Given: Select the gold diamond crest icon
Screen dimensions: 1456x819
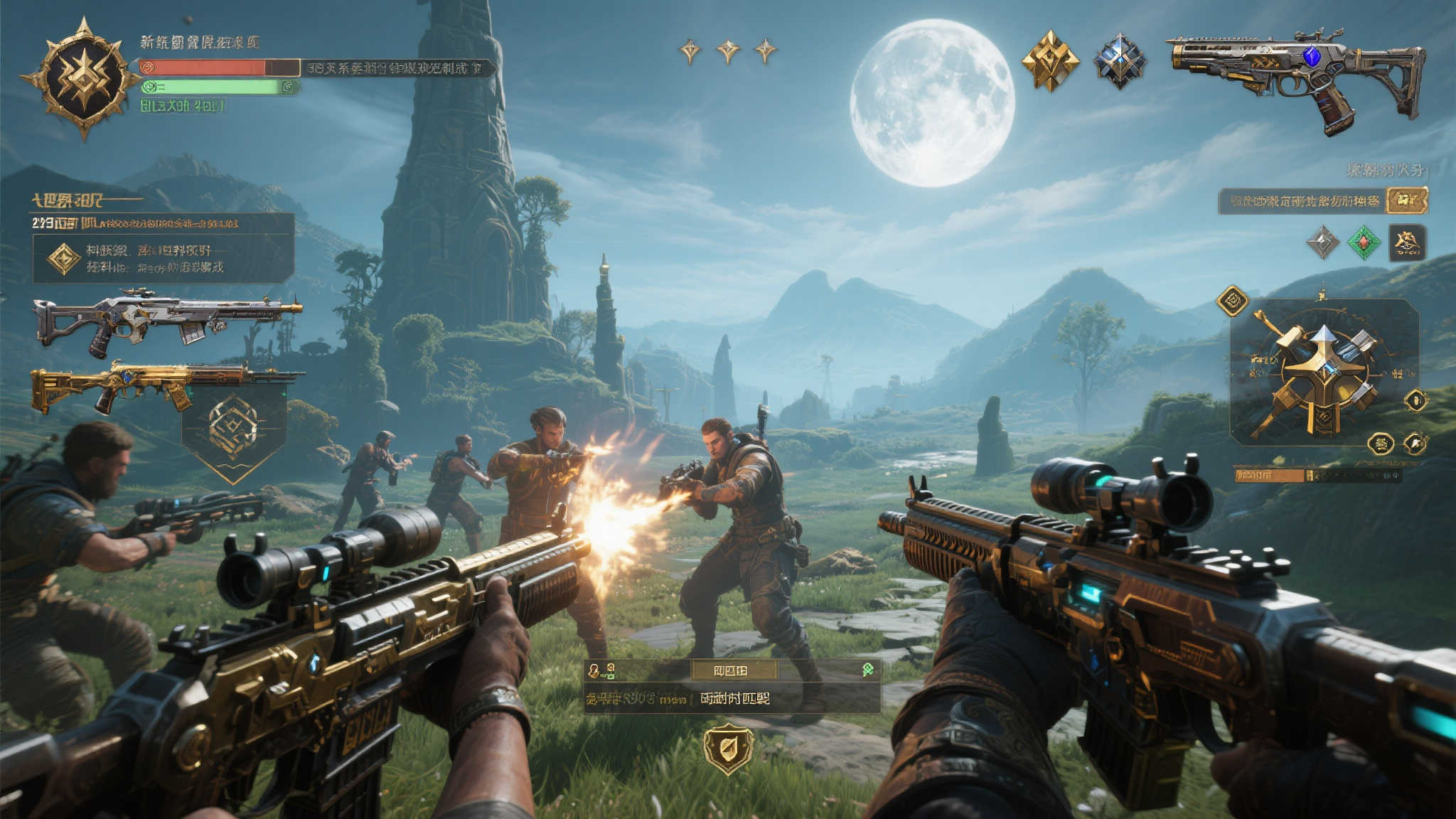Looking at the screenshot, I should point(1050,60).
